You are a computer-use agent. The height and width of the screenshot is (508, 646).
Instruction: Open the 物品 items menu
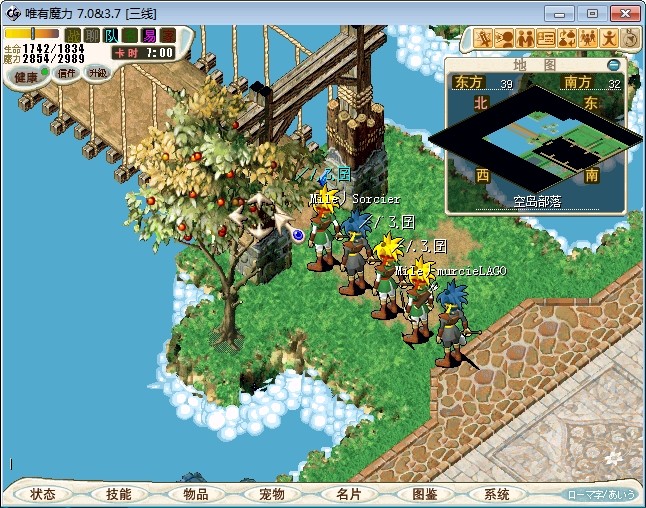click(195, 494)
